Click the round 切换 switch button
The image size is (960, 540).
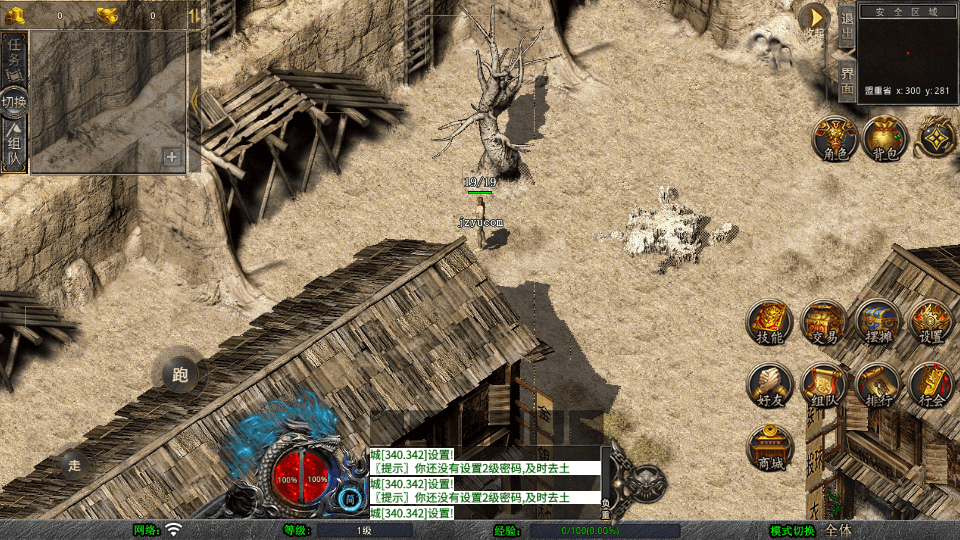pyautogui.click(x=14, y=101)
